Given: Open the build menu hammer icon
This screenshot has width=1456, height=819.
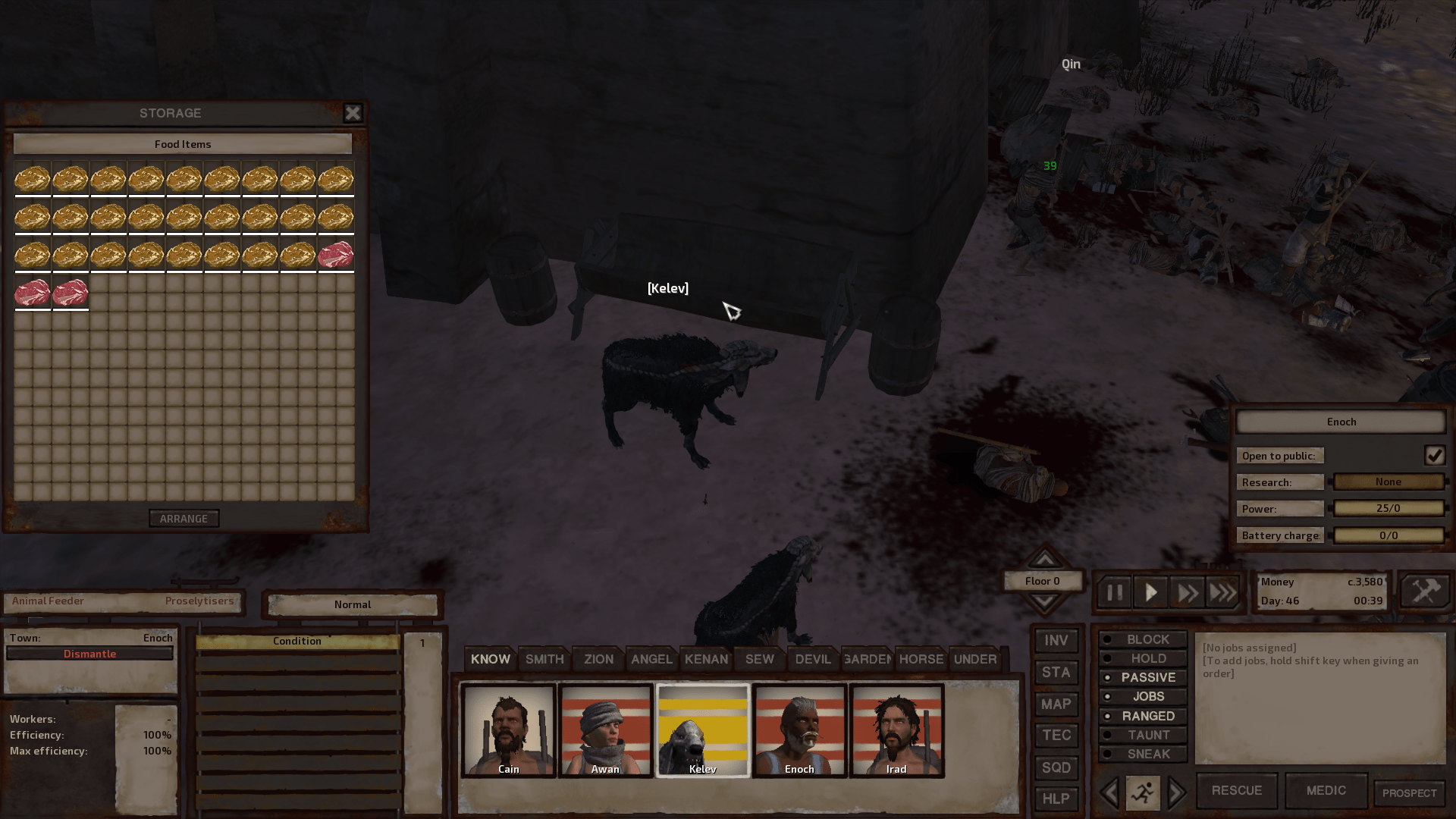Looking at the screenshot, I should coord(1424,591).
